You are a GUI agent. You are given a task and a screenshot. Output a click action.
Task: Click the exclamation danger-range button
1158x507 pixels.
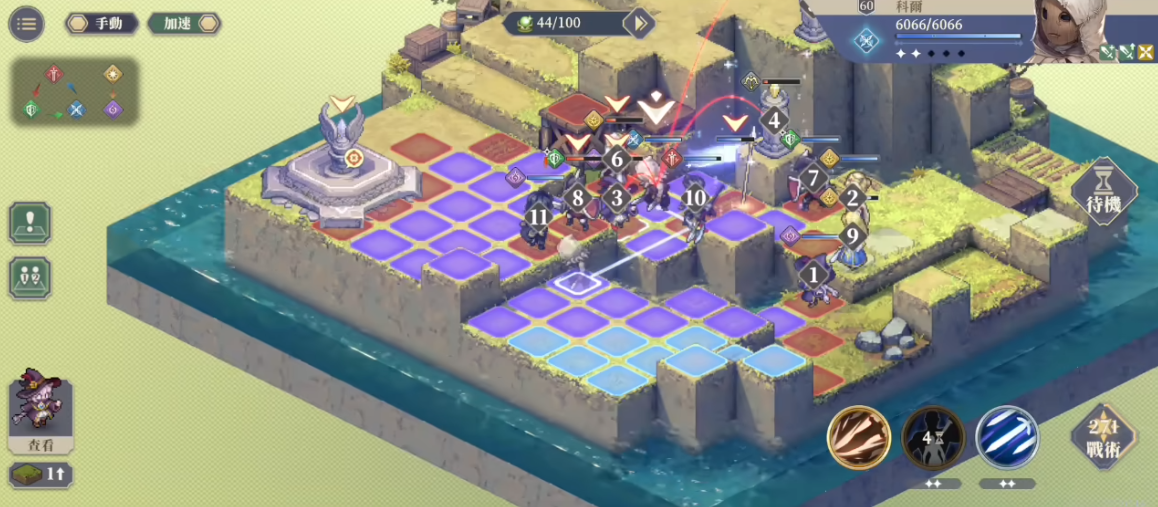coord(30,223)
